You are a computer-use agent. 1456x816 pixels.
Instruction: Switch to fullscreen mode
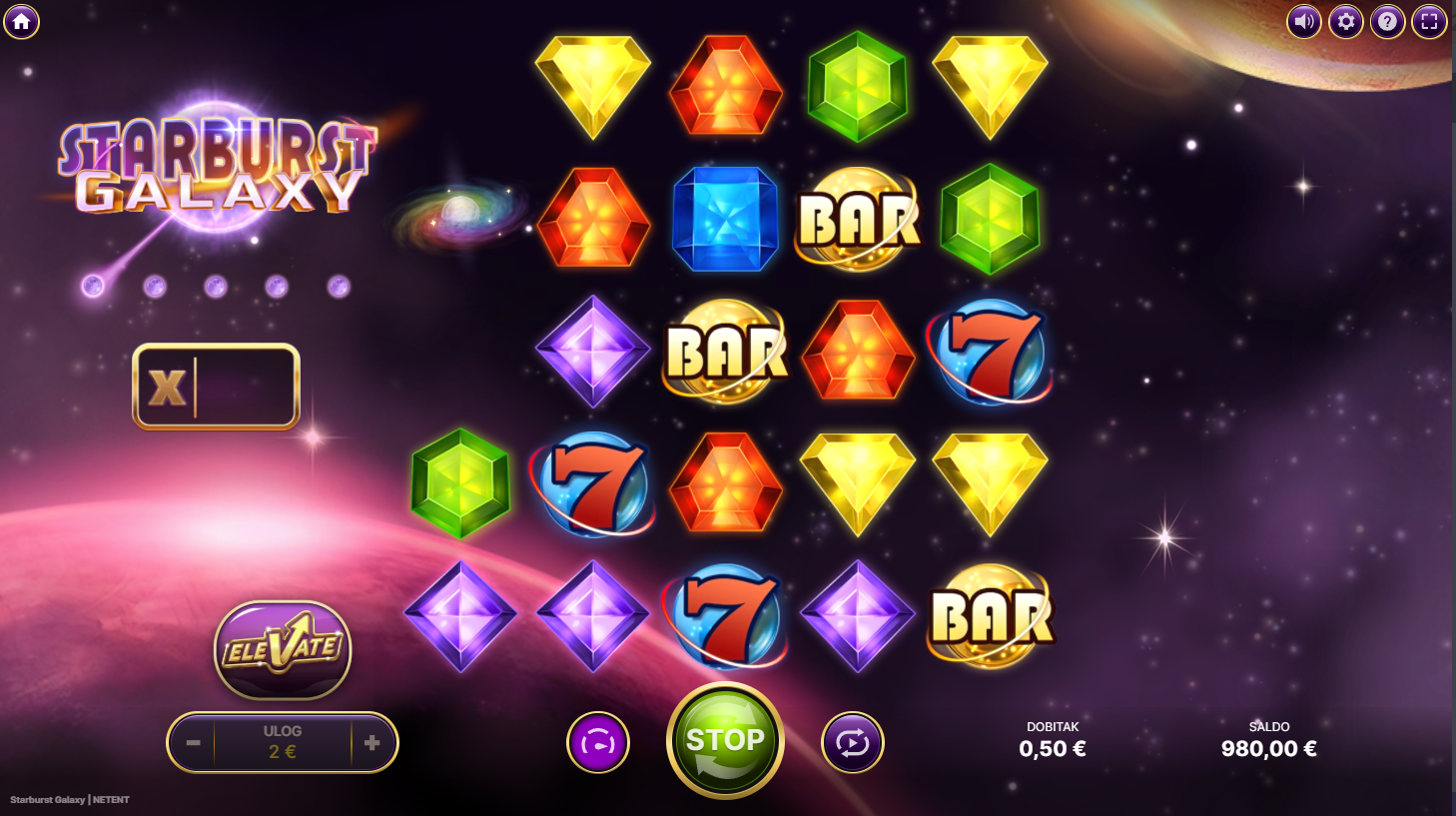coord(1429,21)
